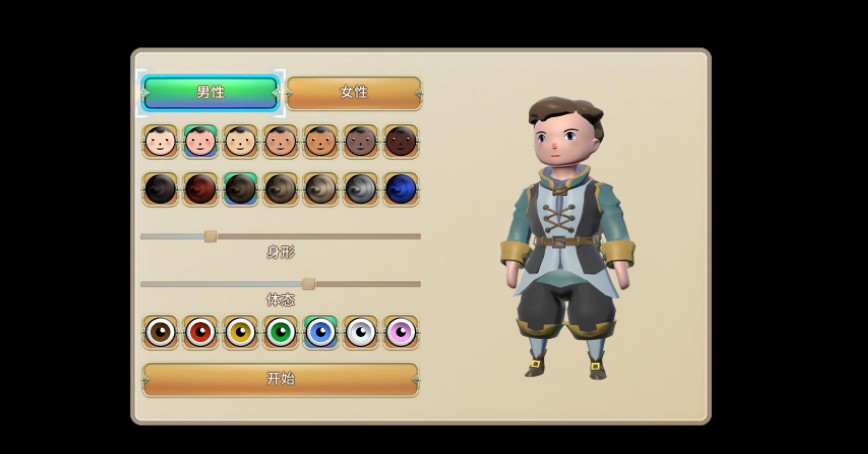Choose the red hair color swatch
Image resolution: width=868 pixels, height=454 pixels.
pos(200,189)
